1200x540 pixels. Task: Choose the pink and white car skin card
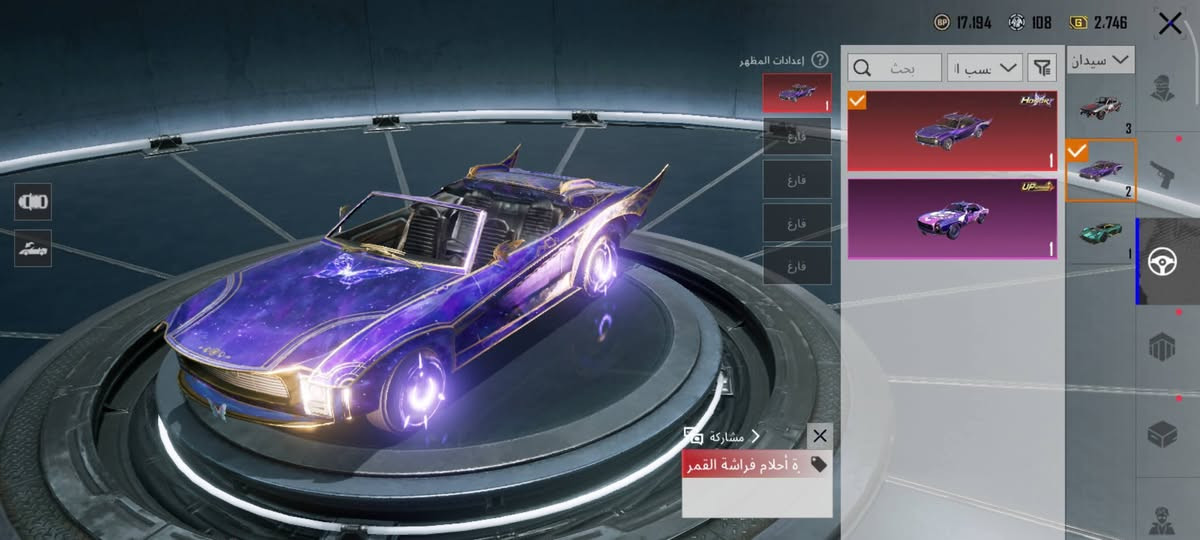coord(952,219)
